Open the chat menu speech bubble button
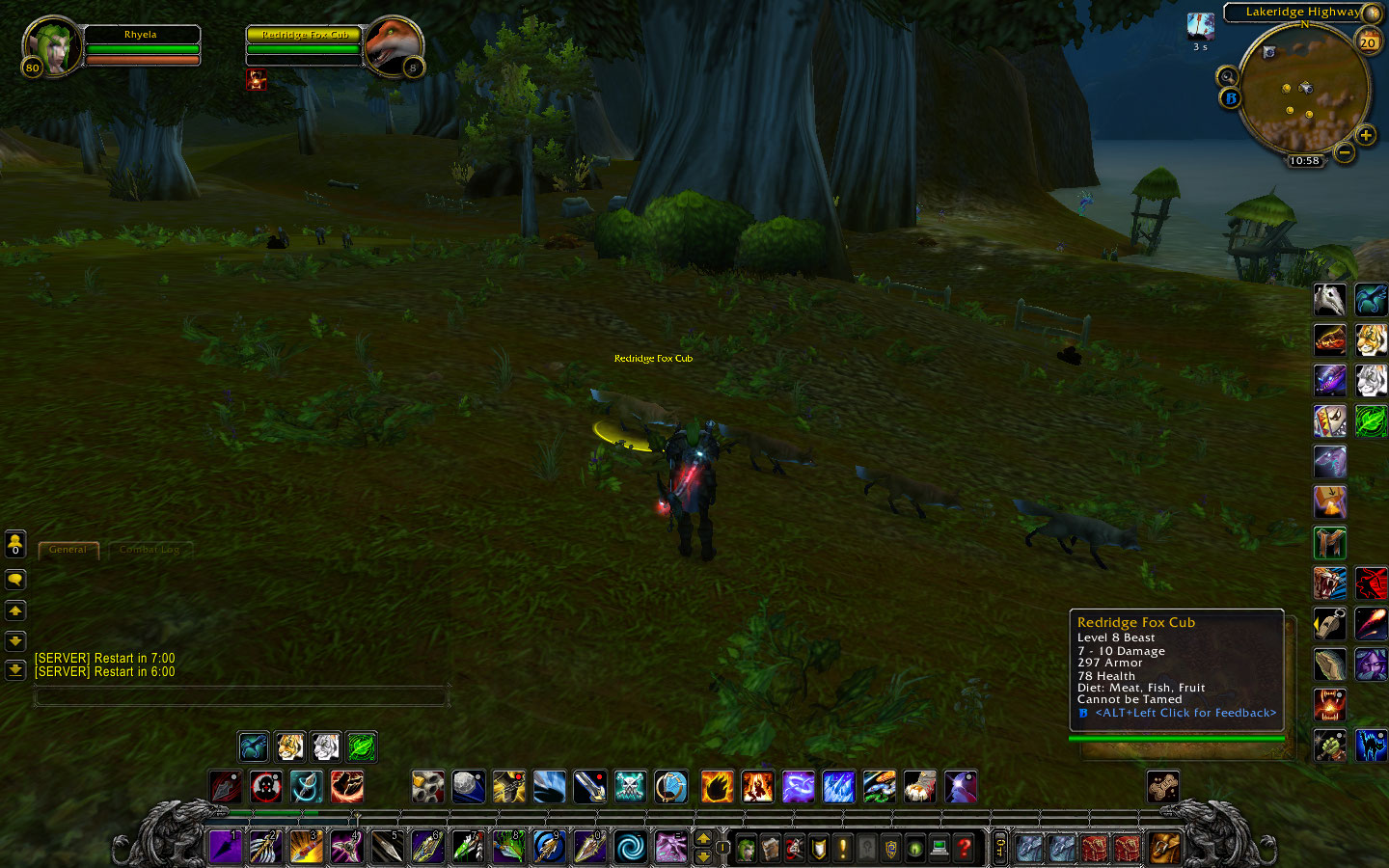 pos(15,580)
